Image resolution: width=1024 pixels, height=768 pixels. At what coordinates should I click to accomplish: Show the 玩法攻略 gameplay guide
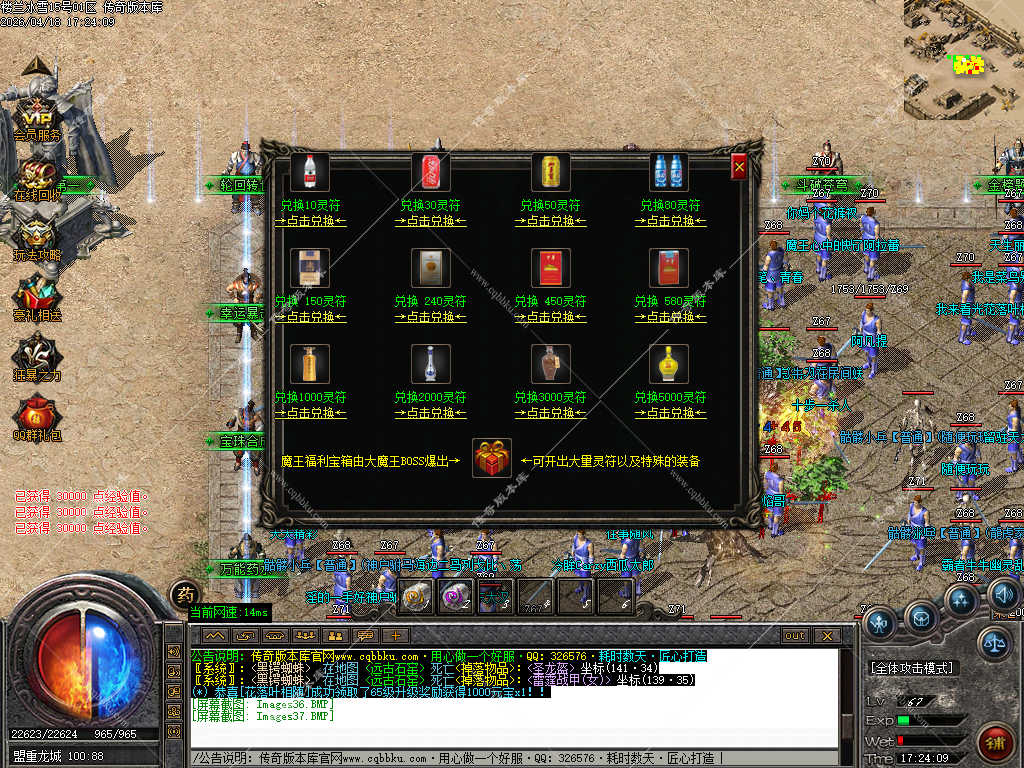click(37, 240)
